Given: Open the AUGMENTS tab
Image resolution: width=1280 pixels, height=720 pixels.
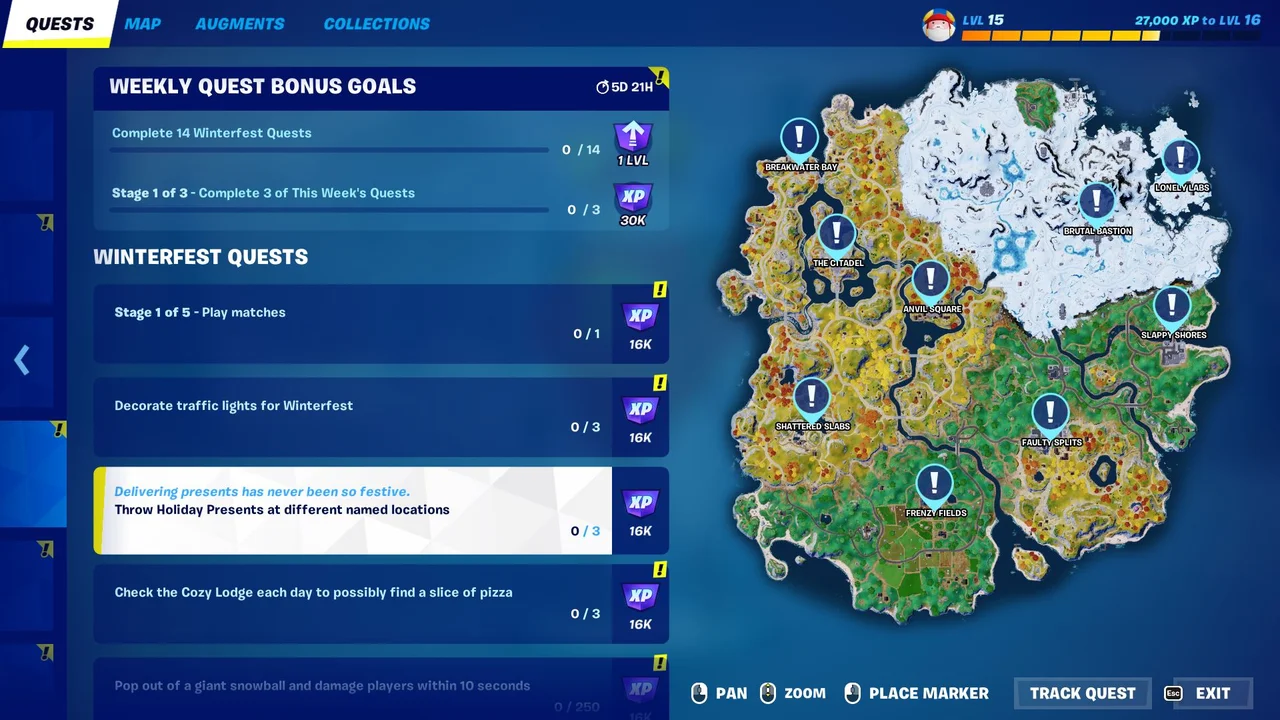Looking at the screenshot, I should coord(240,23).
